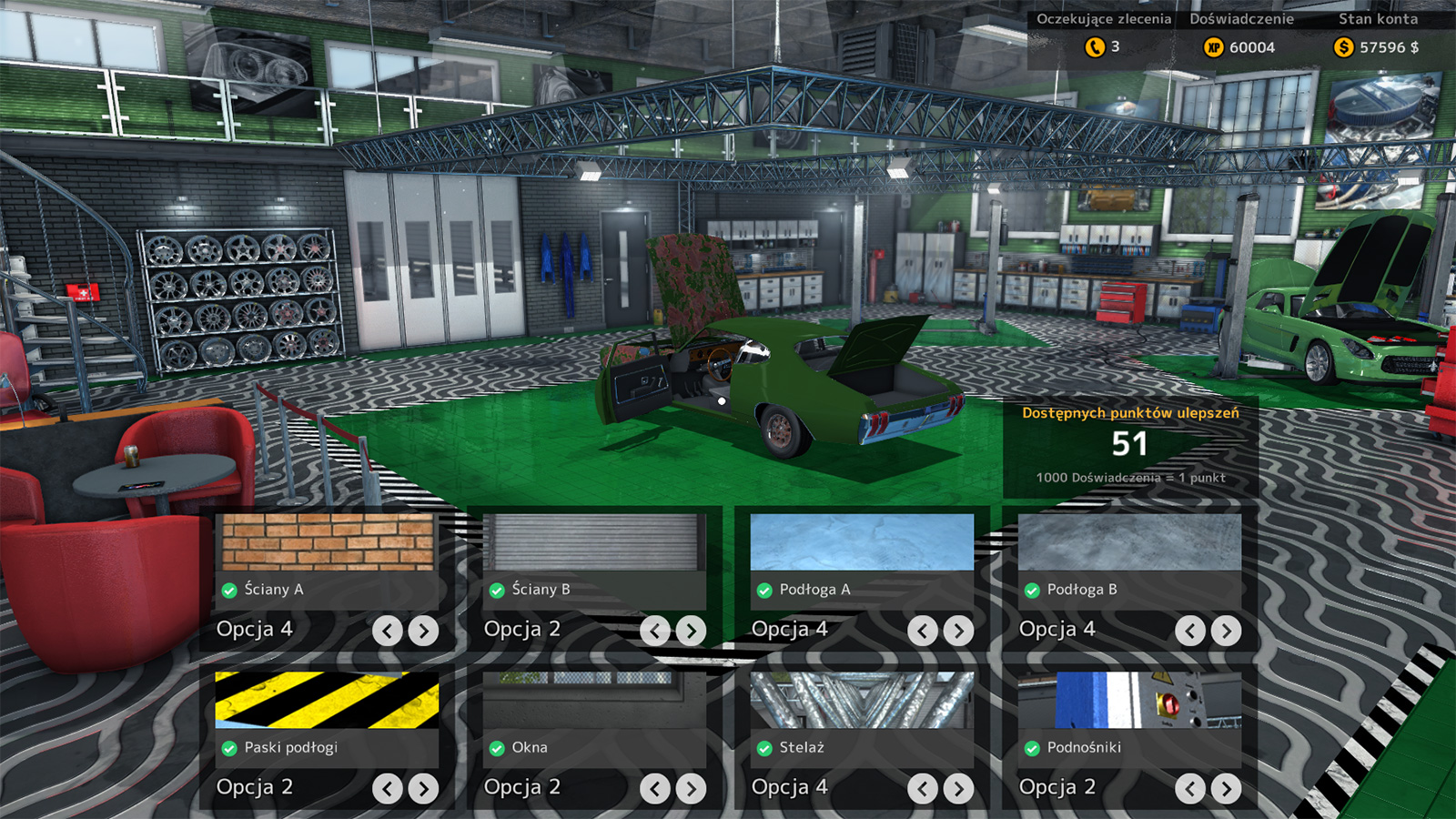Advance Stelaż to the next option

click(x=957, y=788)
